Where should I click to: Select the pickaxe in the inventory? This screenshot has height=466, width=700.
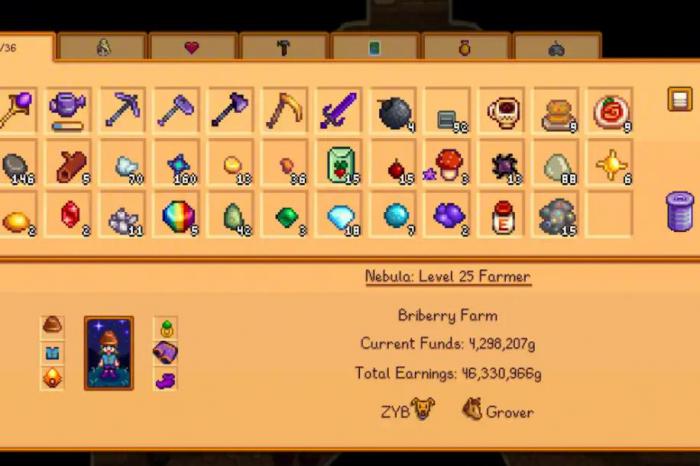[x=123, y=110]
